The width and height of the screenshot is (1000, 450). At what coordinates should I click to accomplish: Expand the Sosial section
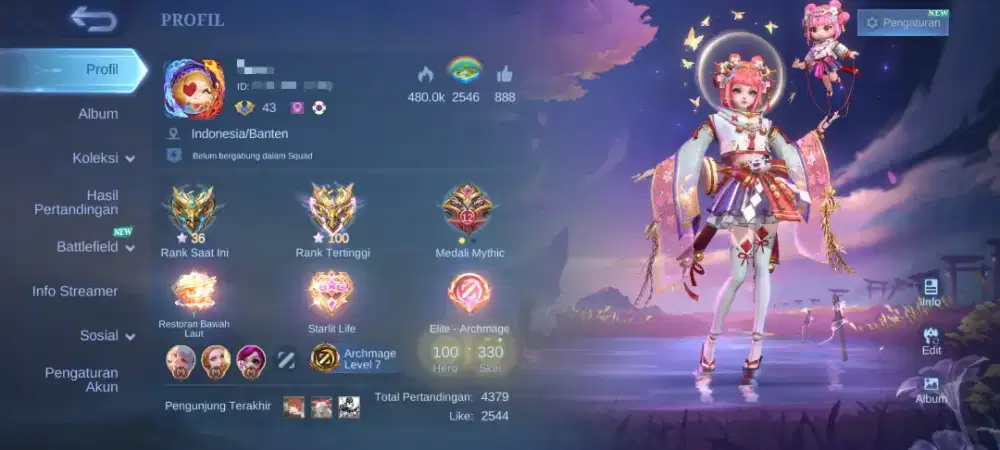point(107,336)
